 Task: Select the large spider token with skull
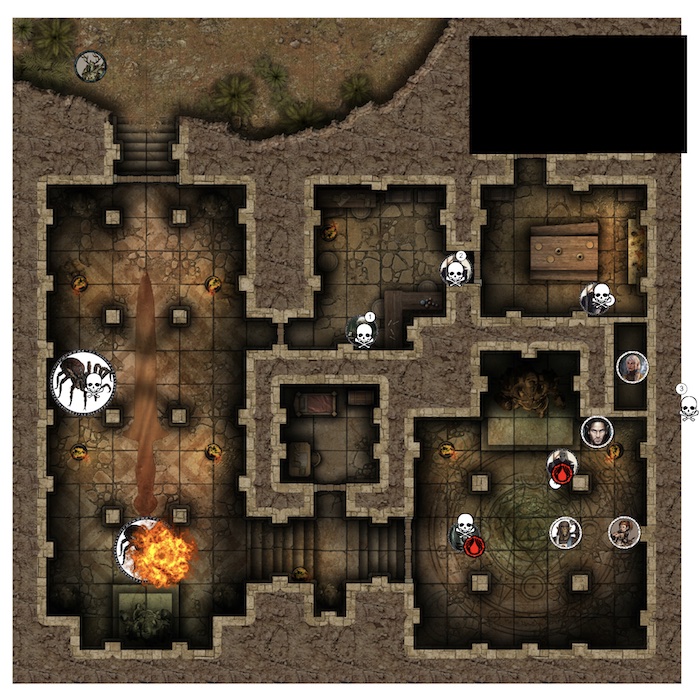pos(83,382)
